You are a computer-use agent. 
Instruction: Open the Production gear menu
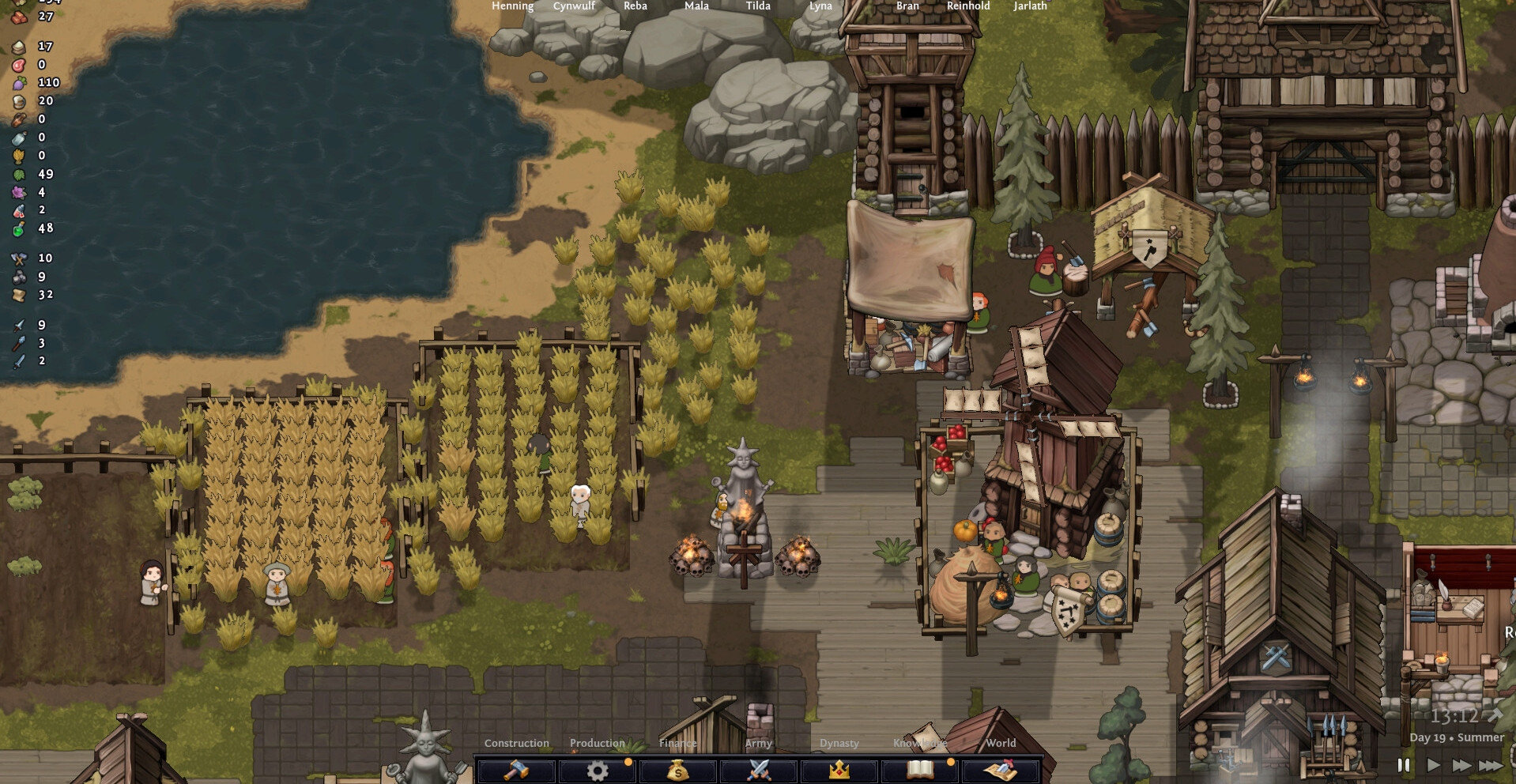point(598,769)
